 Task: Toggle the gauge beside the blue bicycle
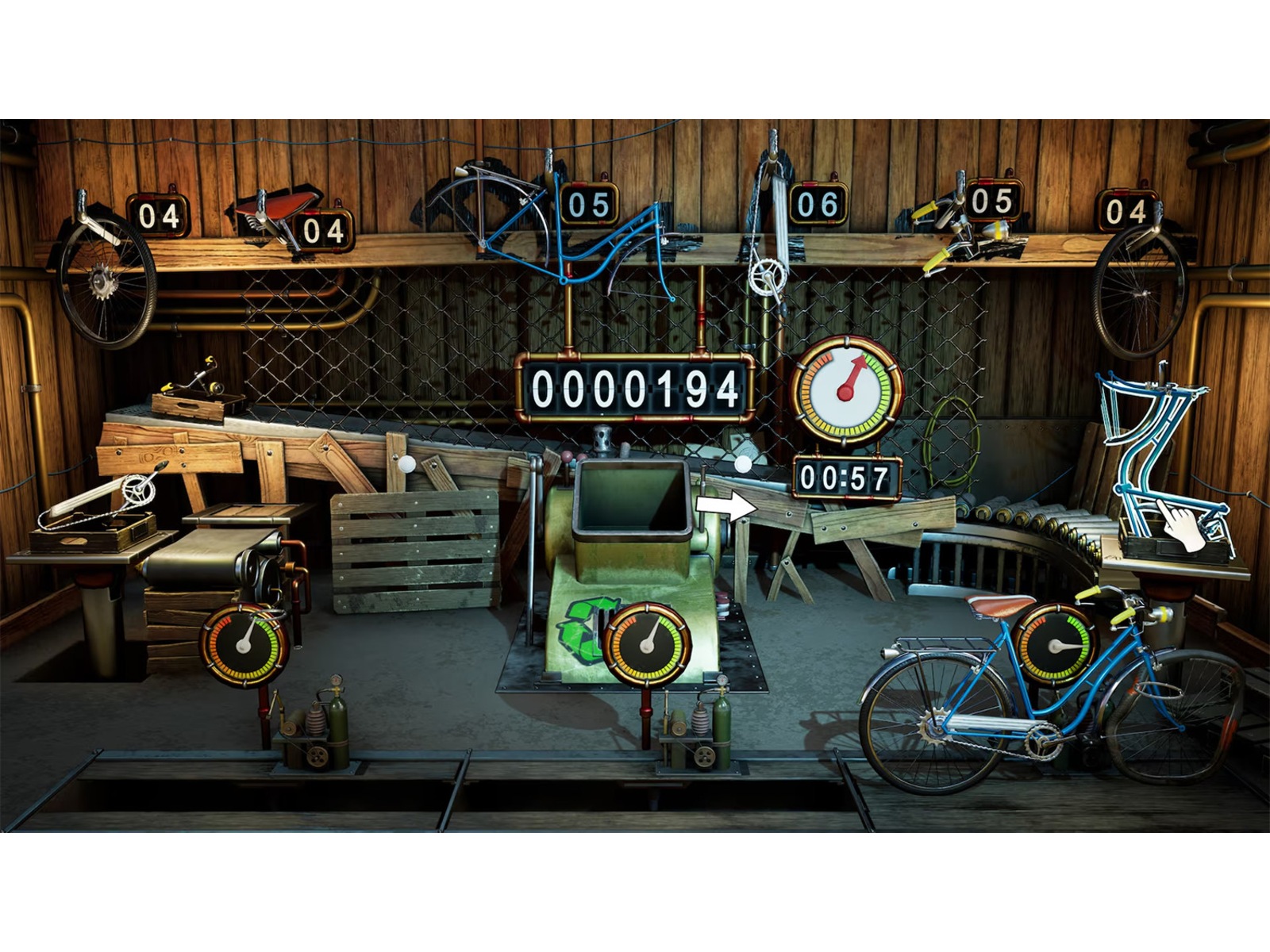[1056, 644]
